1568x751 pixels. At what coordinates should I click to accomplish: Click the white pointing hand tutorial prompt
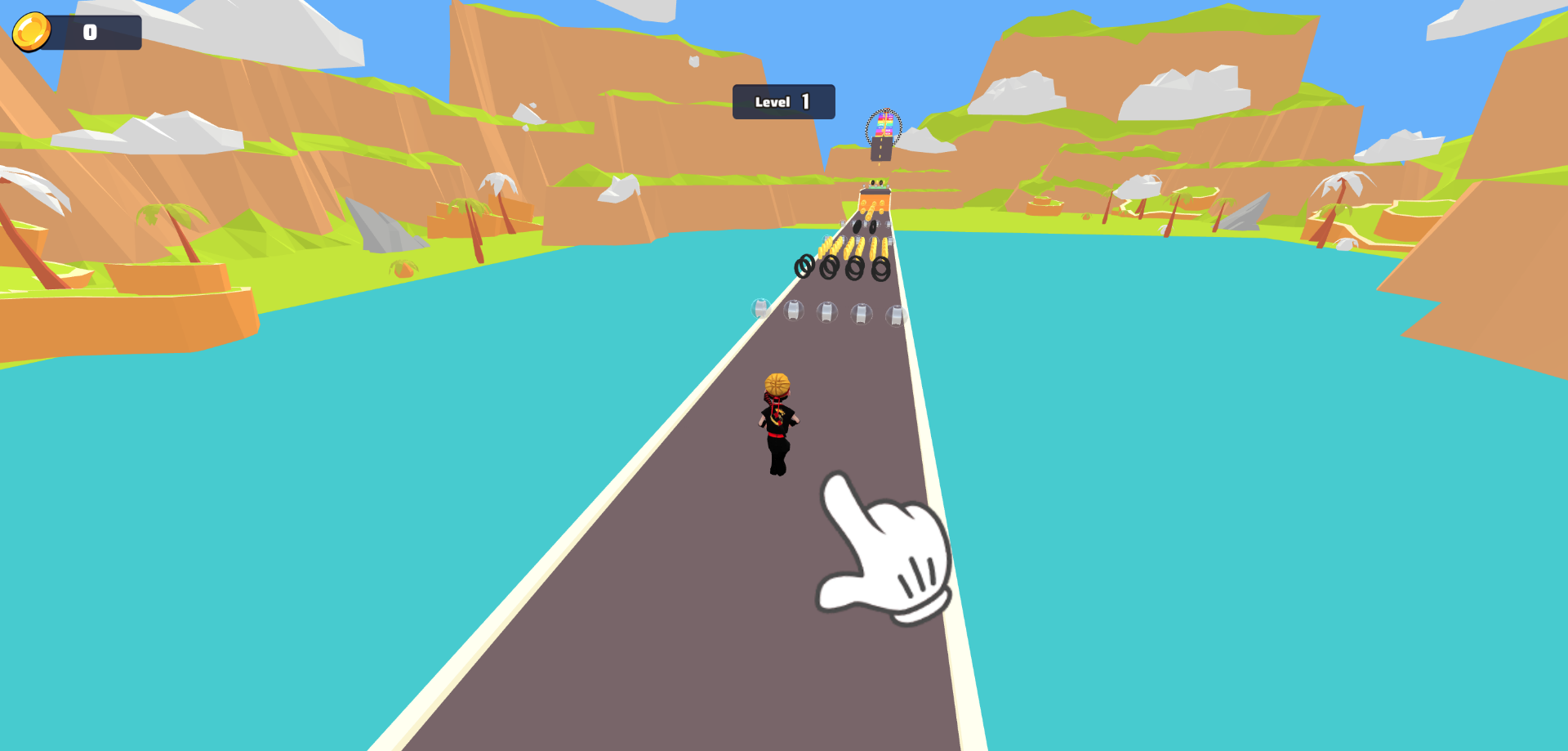point(886,551)
